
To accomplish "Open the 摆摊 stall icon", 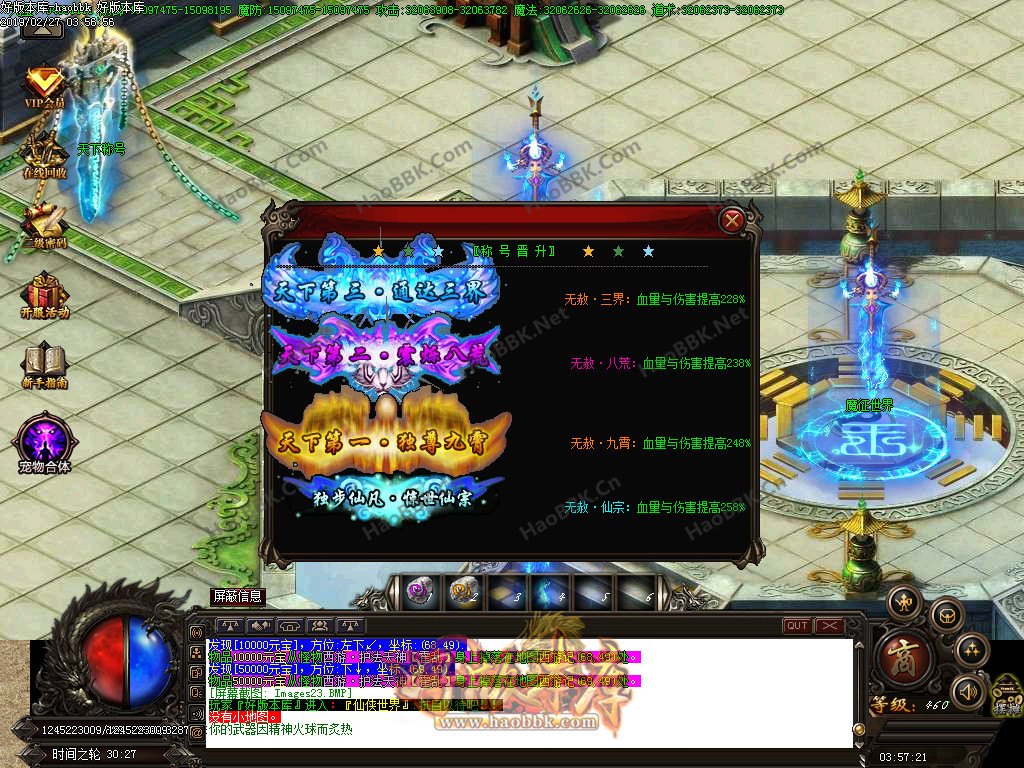I will point(1007,695).
